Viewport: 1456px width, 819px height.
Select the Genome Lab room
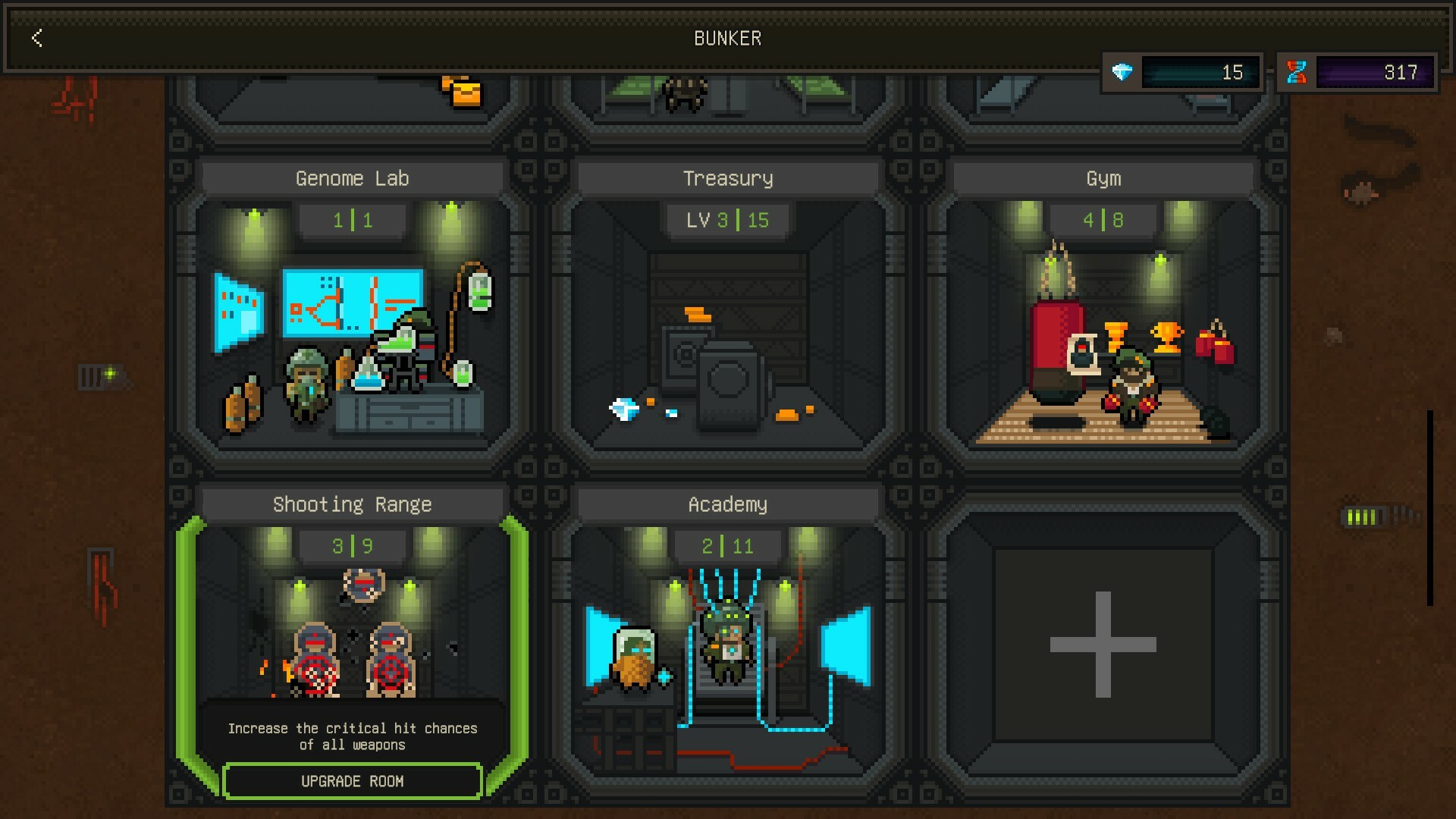tap(352, 318)
